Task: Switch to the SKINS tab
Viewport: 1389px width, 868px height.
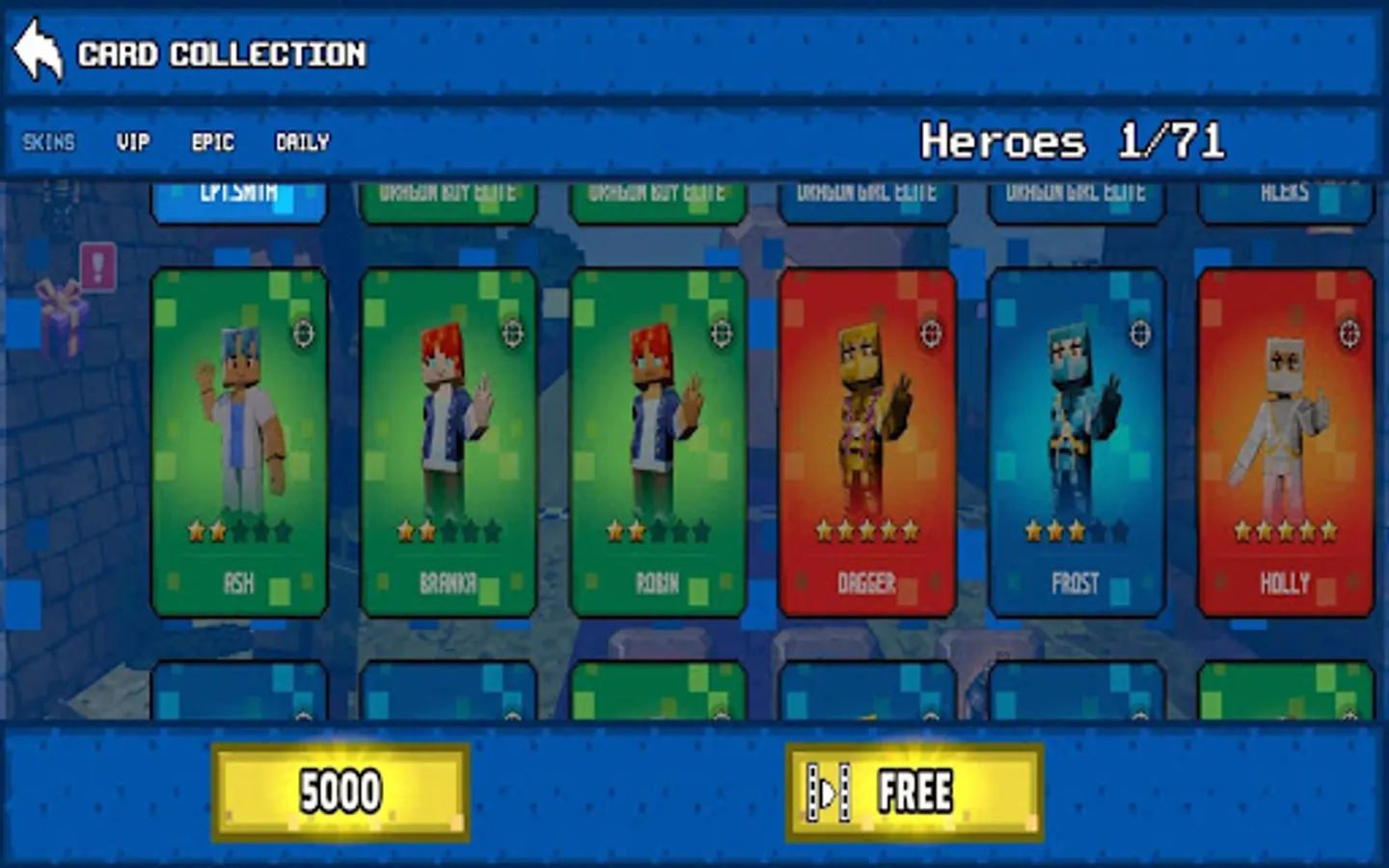Action: click(50, 143)
